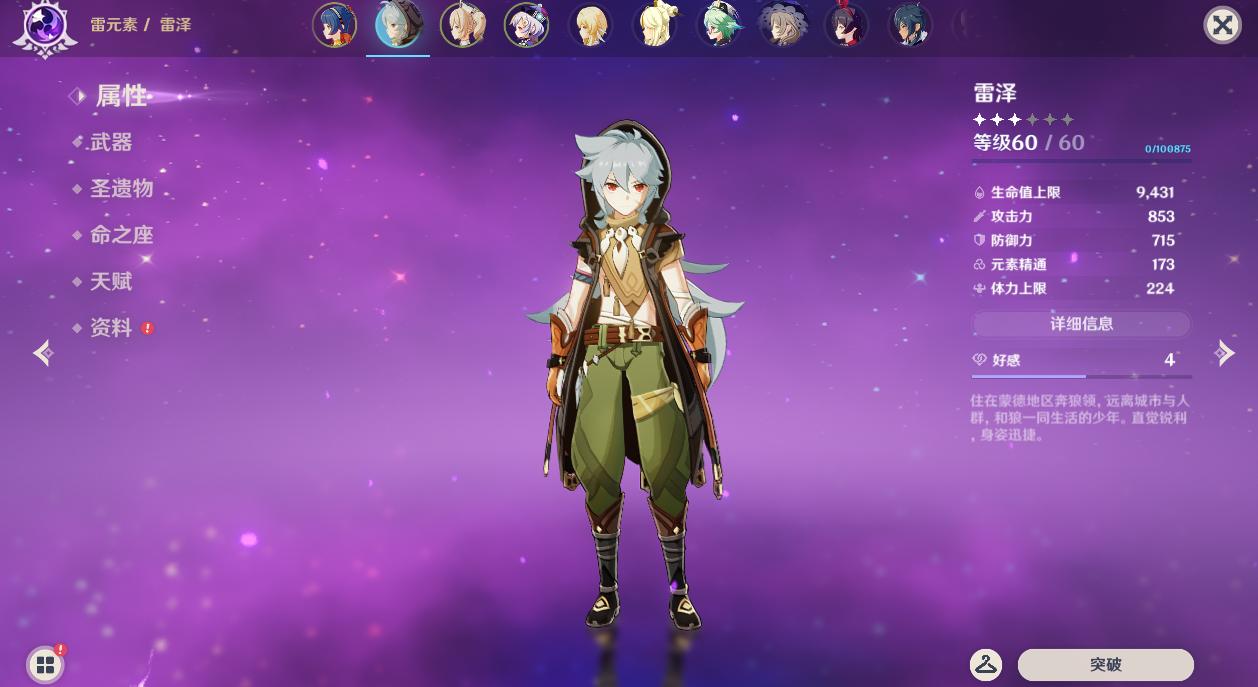Go to the next character arrow

pos(1225,352)
